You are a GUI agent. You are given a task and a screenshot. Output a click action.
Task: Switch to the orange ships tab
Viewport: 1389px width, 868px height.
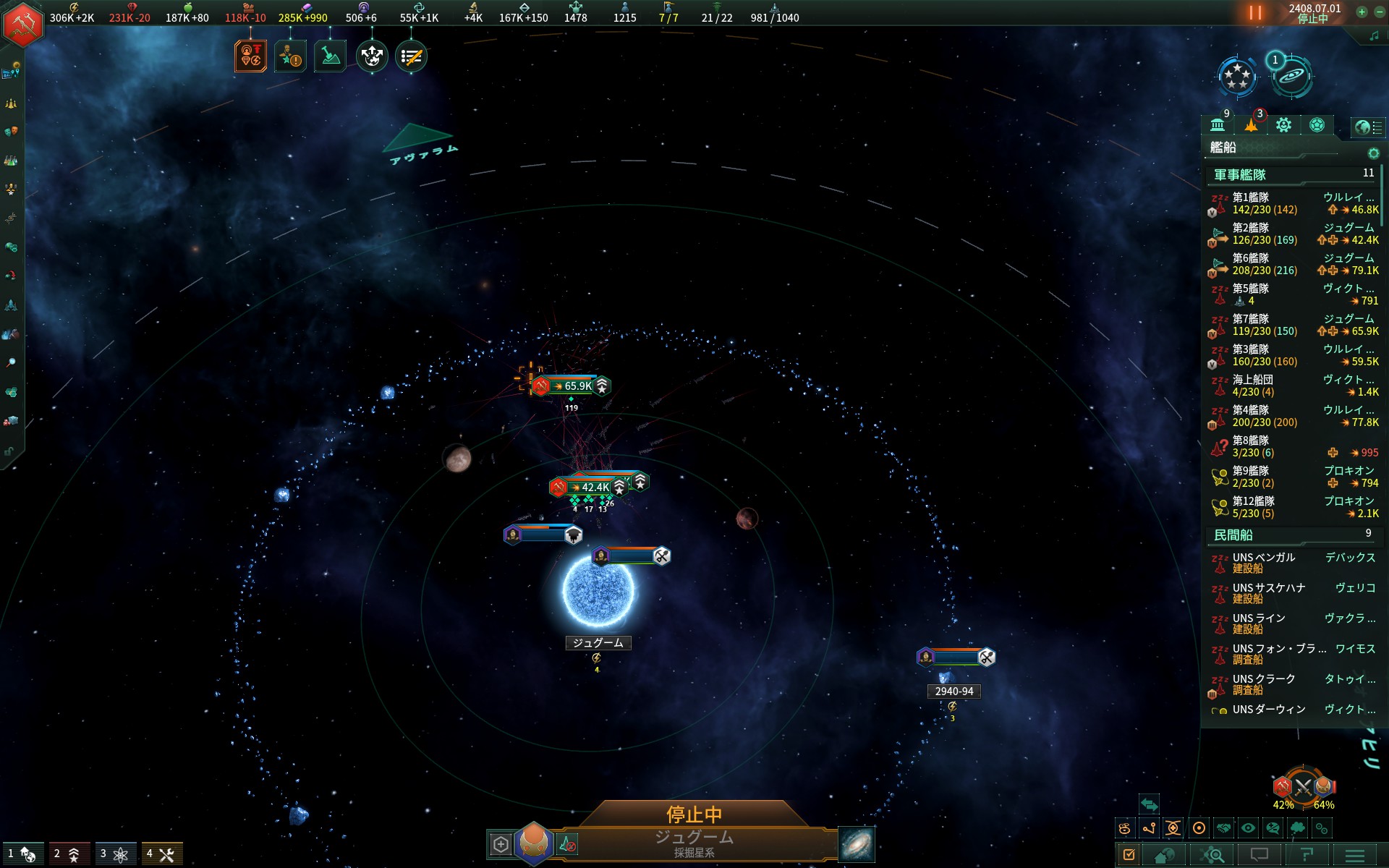[x=1251, y=126]
